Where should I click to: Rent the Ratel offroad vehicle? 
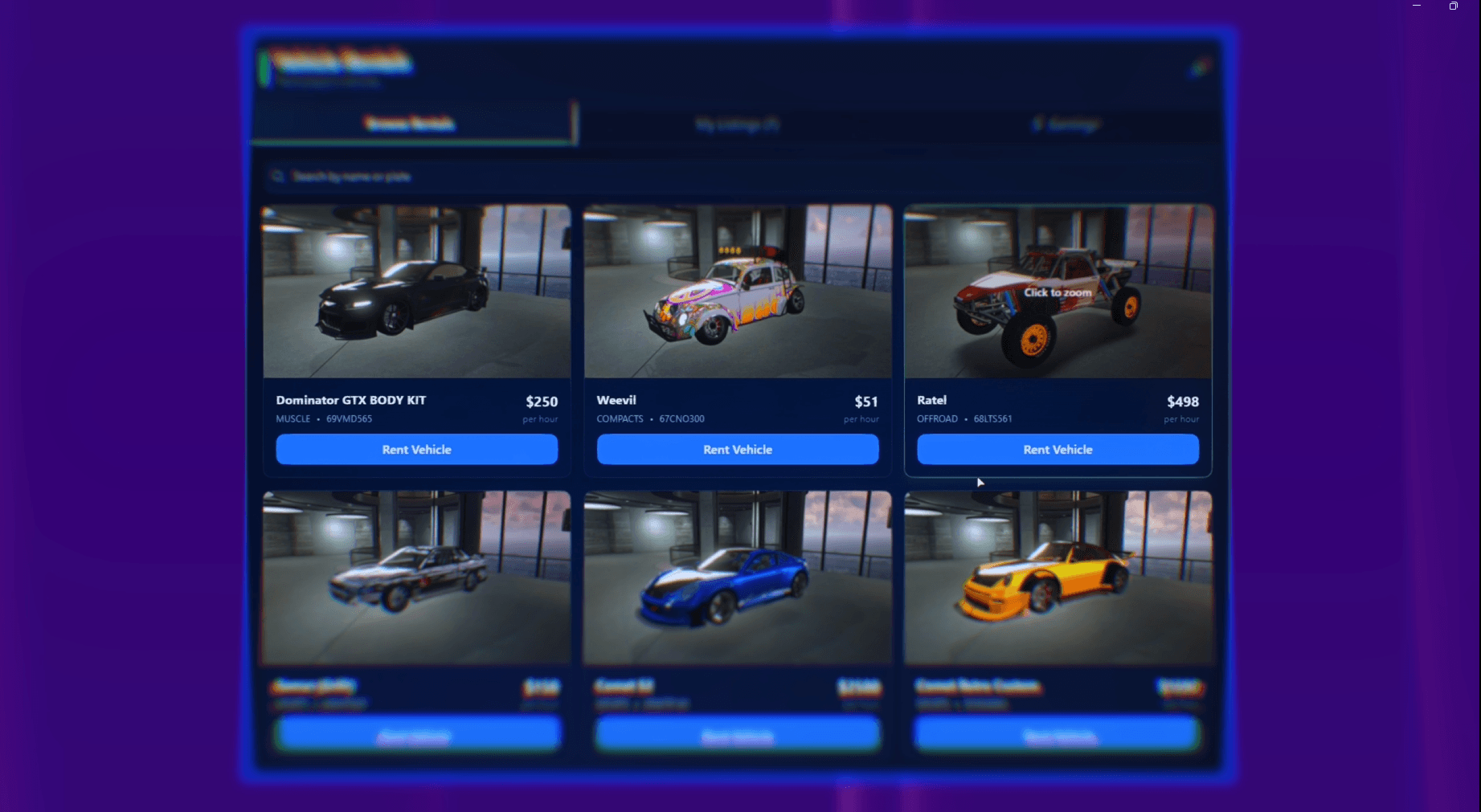[x=1058, y=450]
